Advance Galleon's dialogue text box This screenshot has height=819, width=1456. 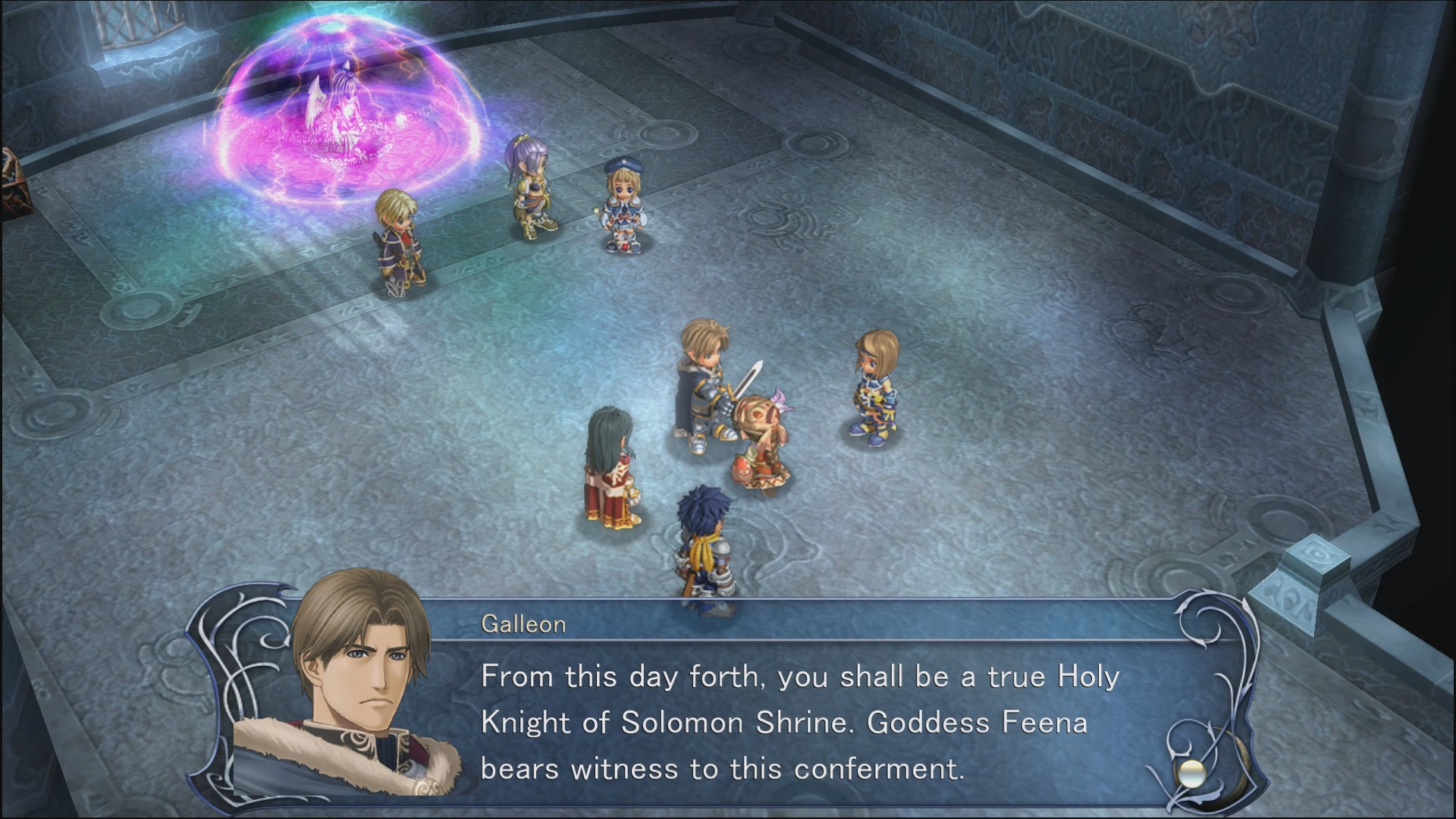pos(796,722)
